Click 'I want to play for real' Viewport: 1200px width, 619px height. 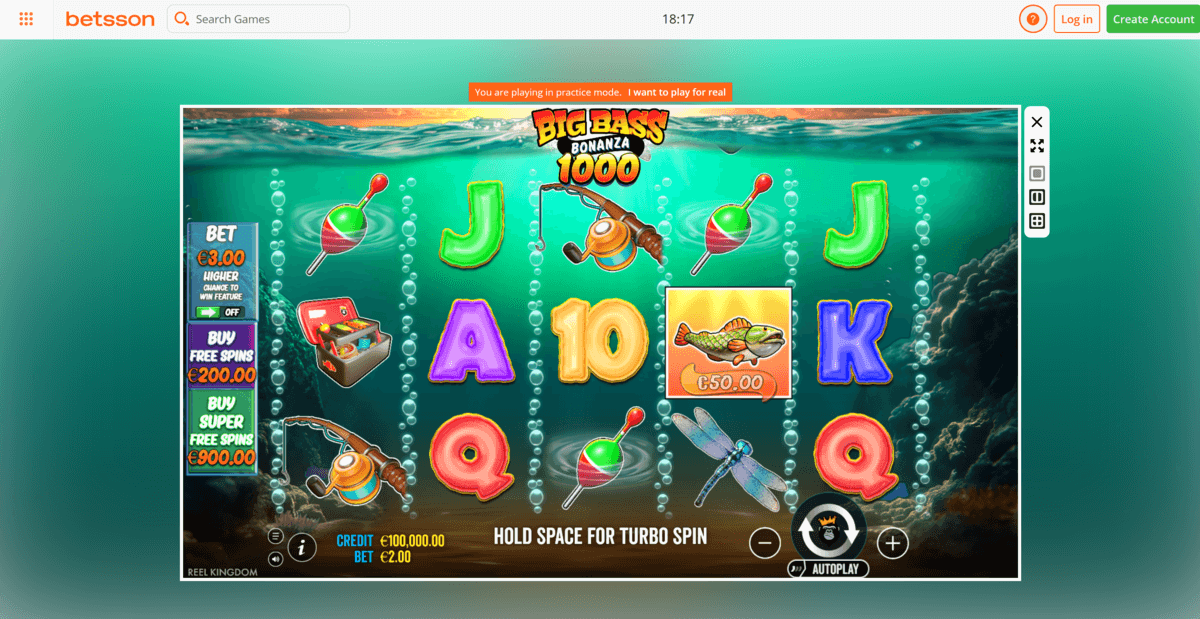pos(678,92)
